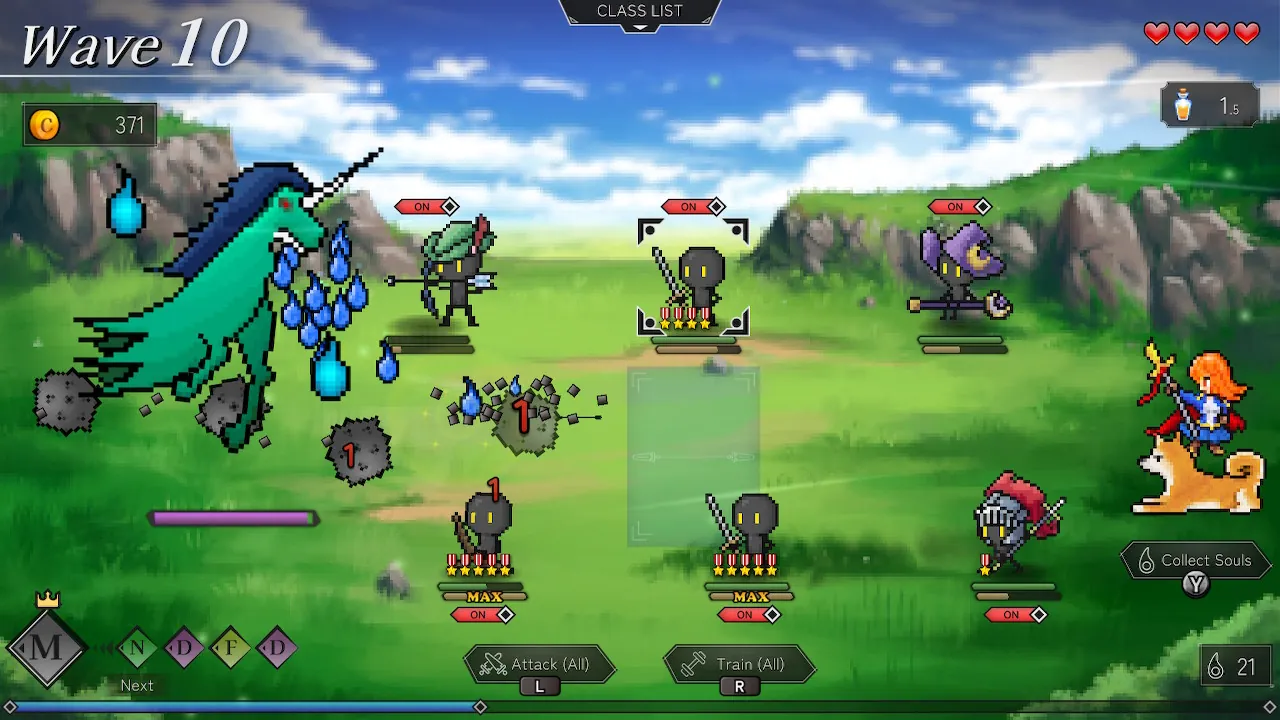Image resolution: width=1280 pixels, height=720 pixels.
Task: Open the Class List dropdown
Action: [x=640, y=13]
